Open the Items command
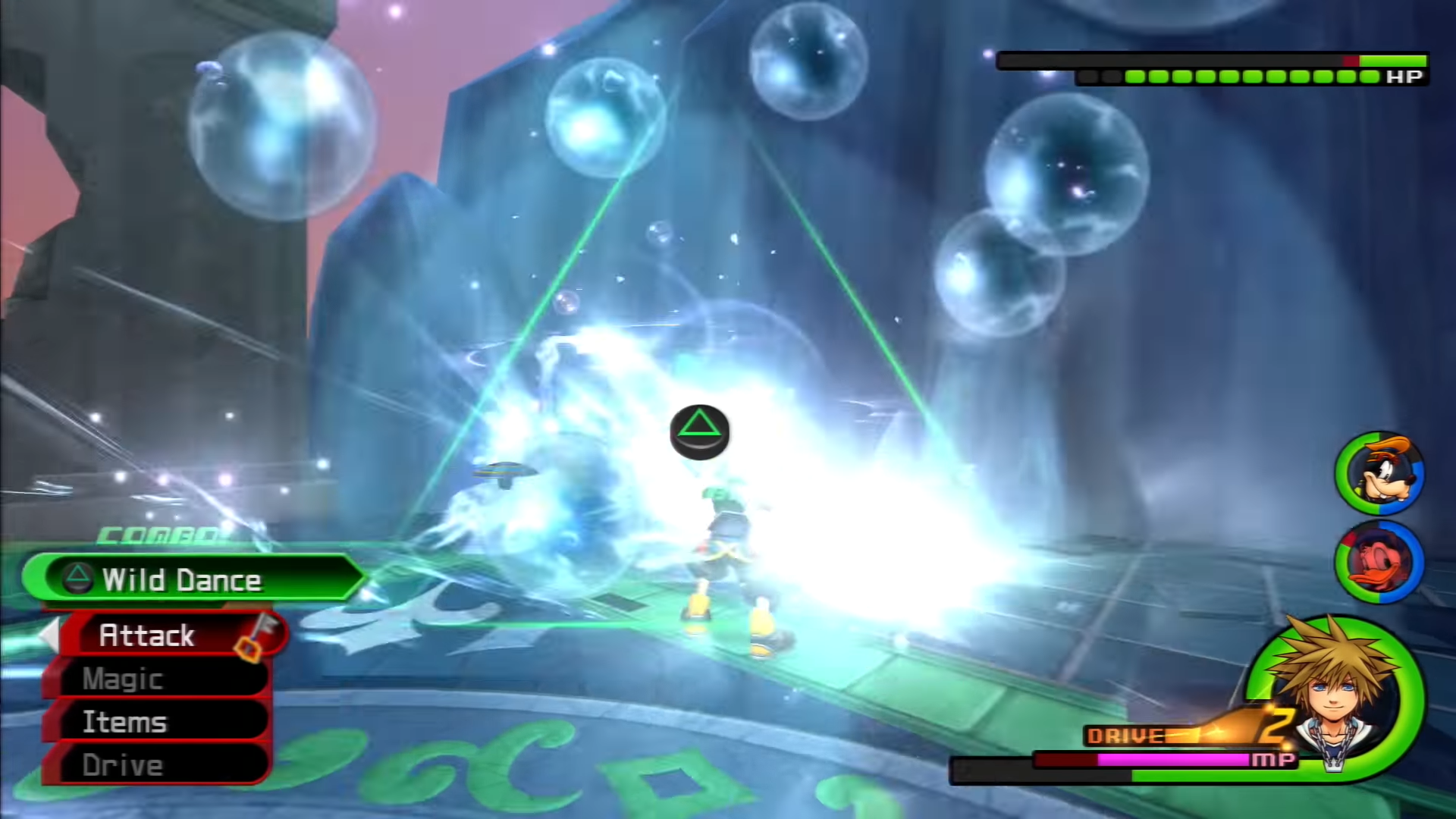This screenshot has height=819, width=1456. pos(155,722)
